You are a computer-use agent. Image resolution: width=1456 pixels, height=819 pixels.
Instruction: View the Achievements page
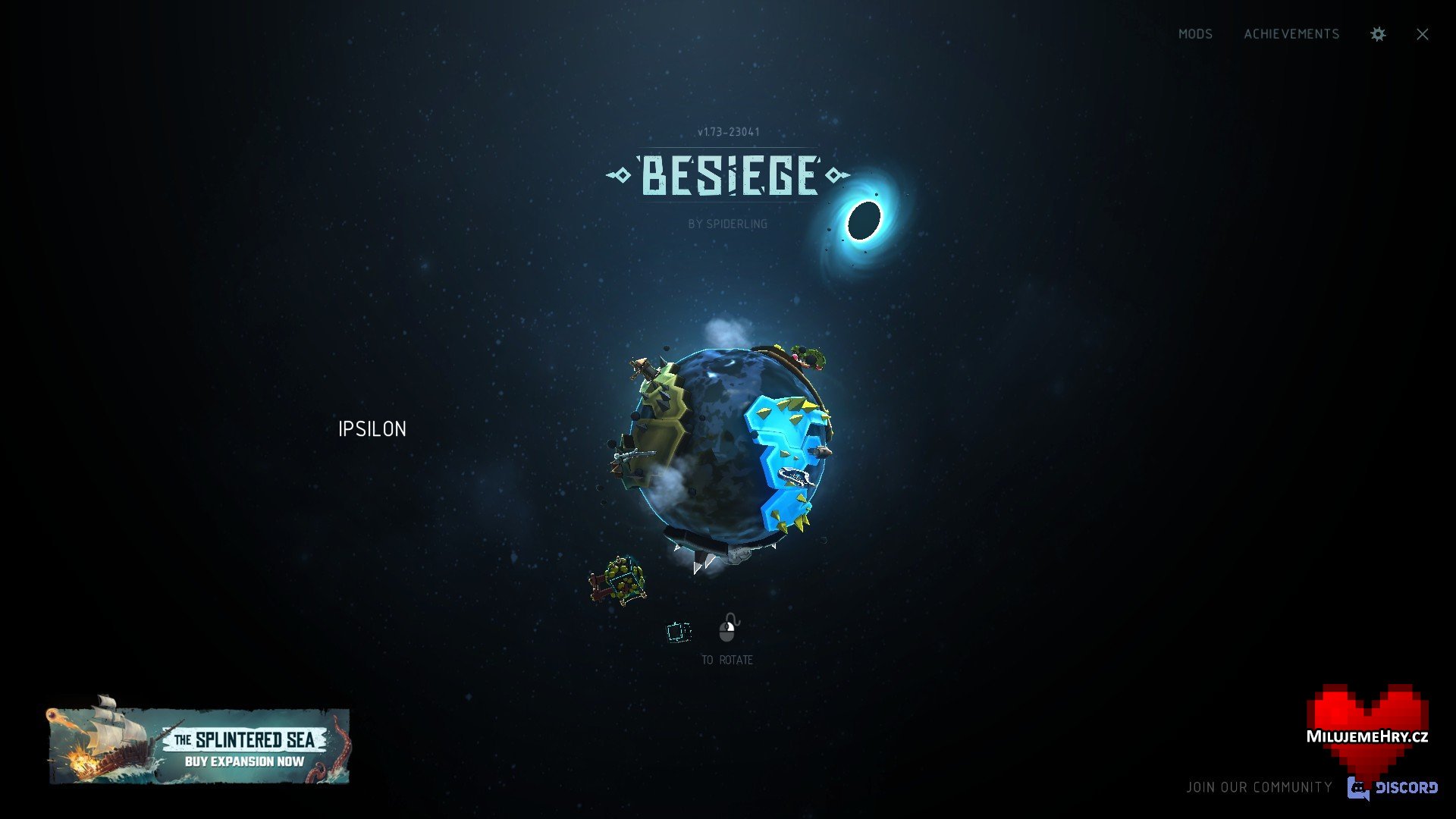point(1291,34)
